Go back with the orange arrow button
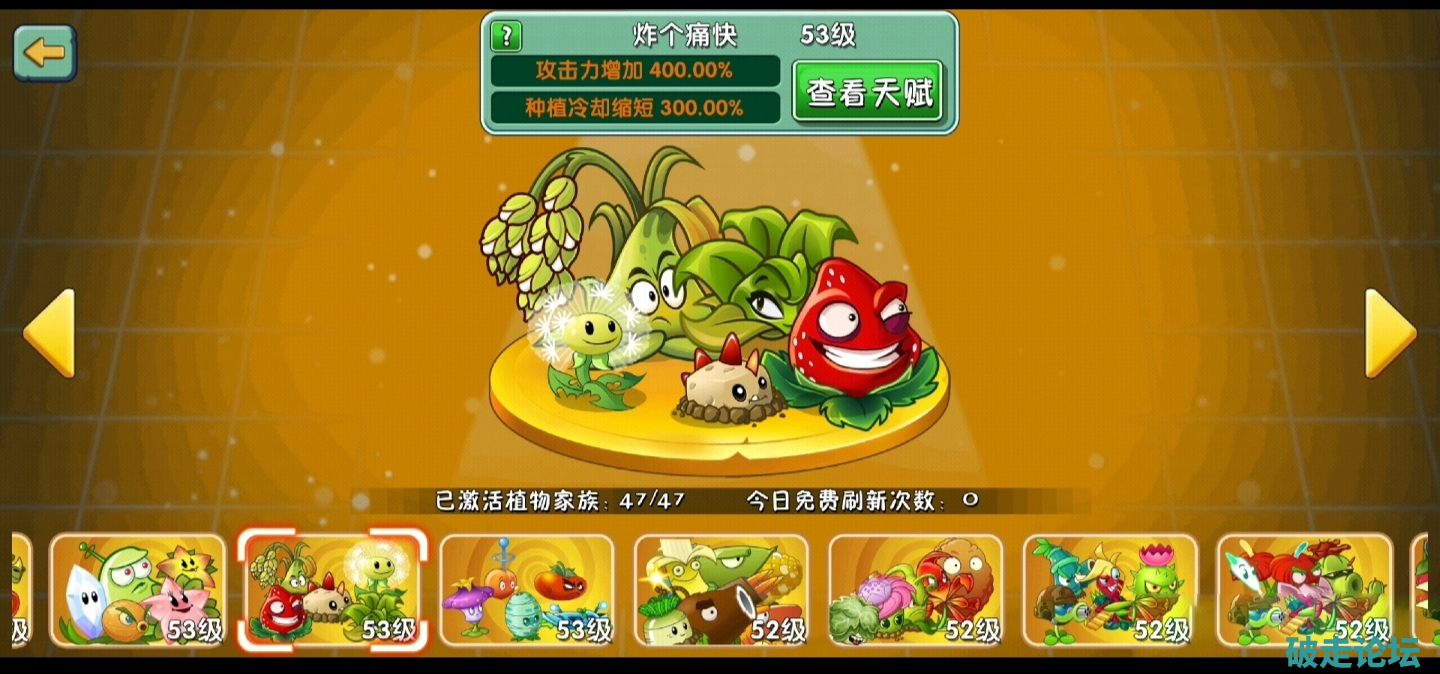Viewport: 1440px width, 674px height. pyautogui.click(x=44, y=53)
